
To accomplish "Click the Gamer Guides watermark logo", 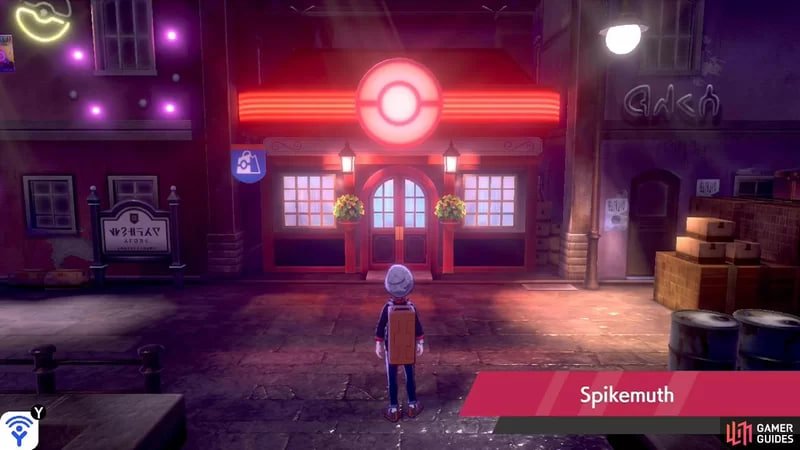I will pos(757,430).
